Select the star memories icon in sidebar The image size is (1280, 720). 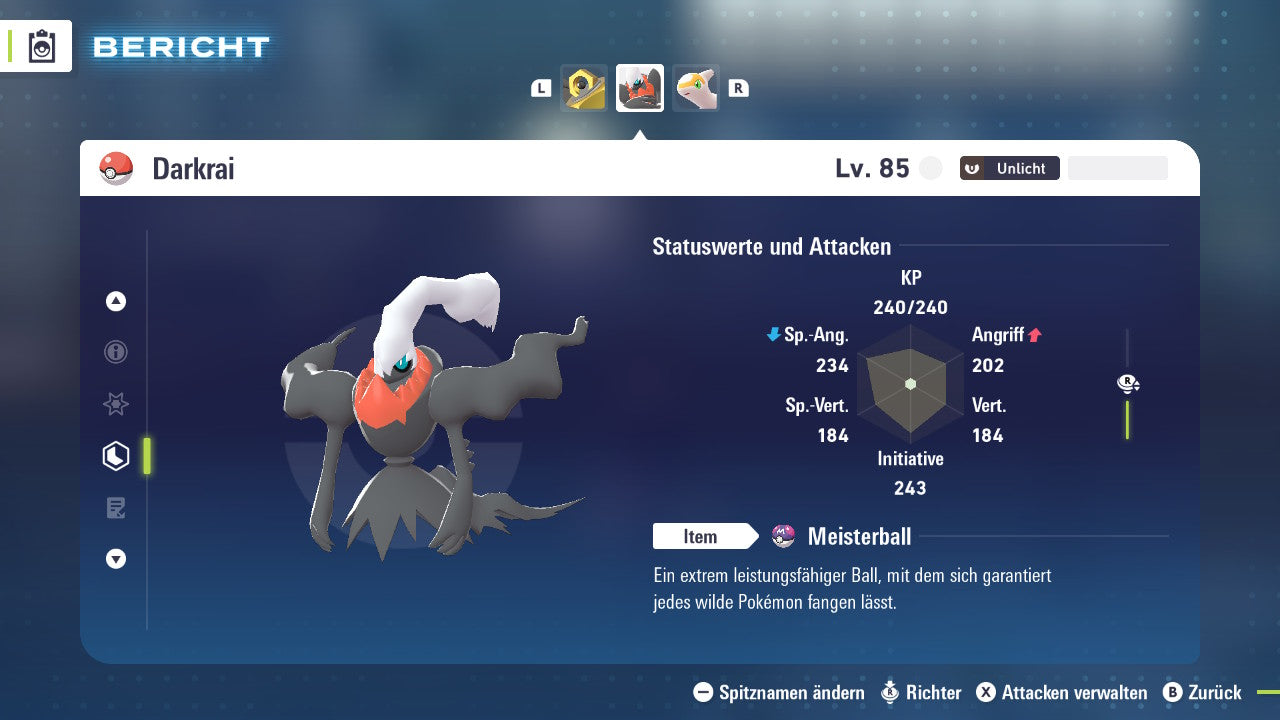[x=115, y=404]
